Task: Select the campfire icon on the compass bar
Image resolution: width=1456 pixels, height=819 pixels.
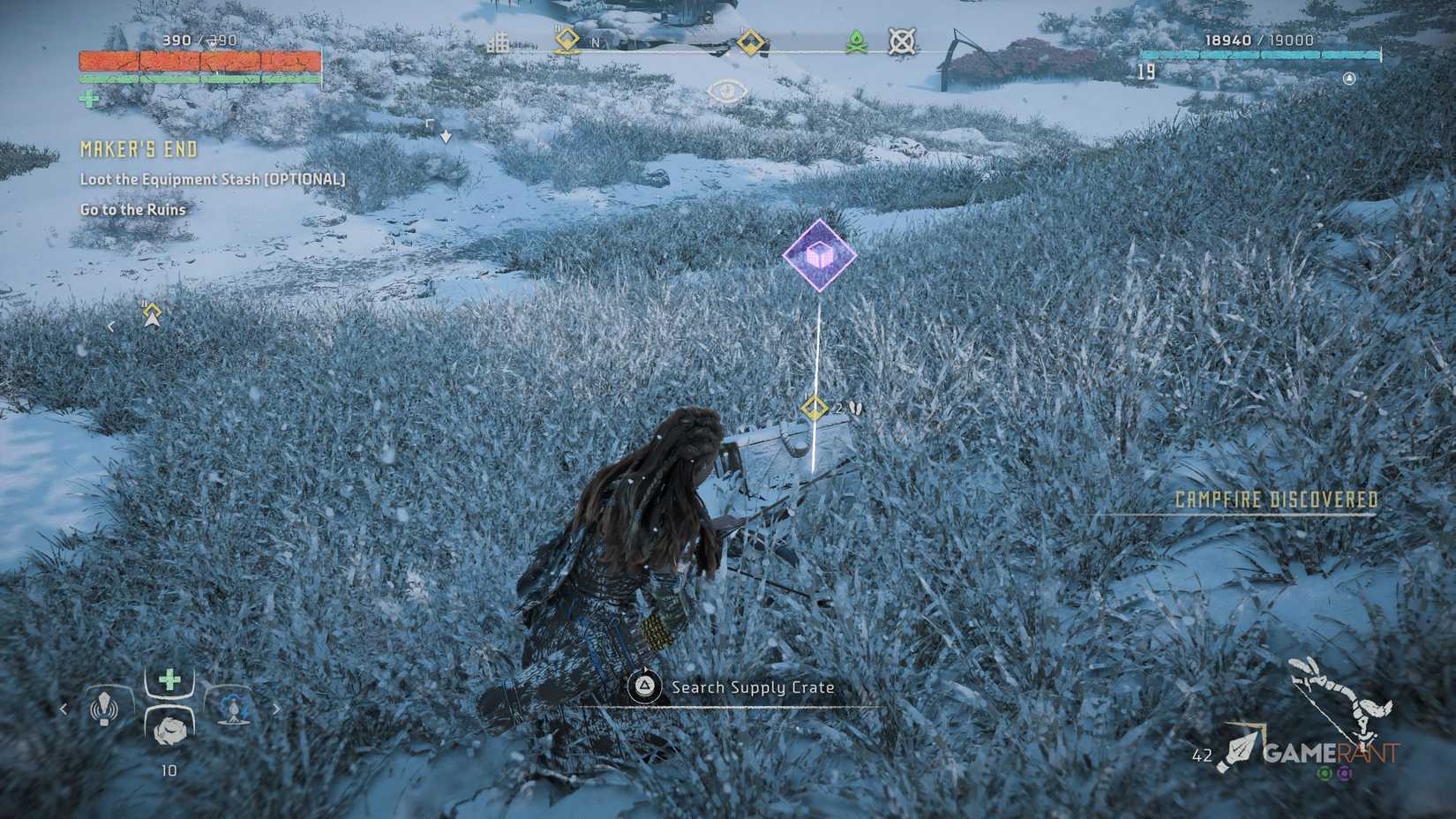Action: [856, 42]
